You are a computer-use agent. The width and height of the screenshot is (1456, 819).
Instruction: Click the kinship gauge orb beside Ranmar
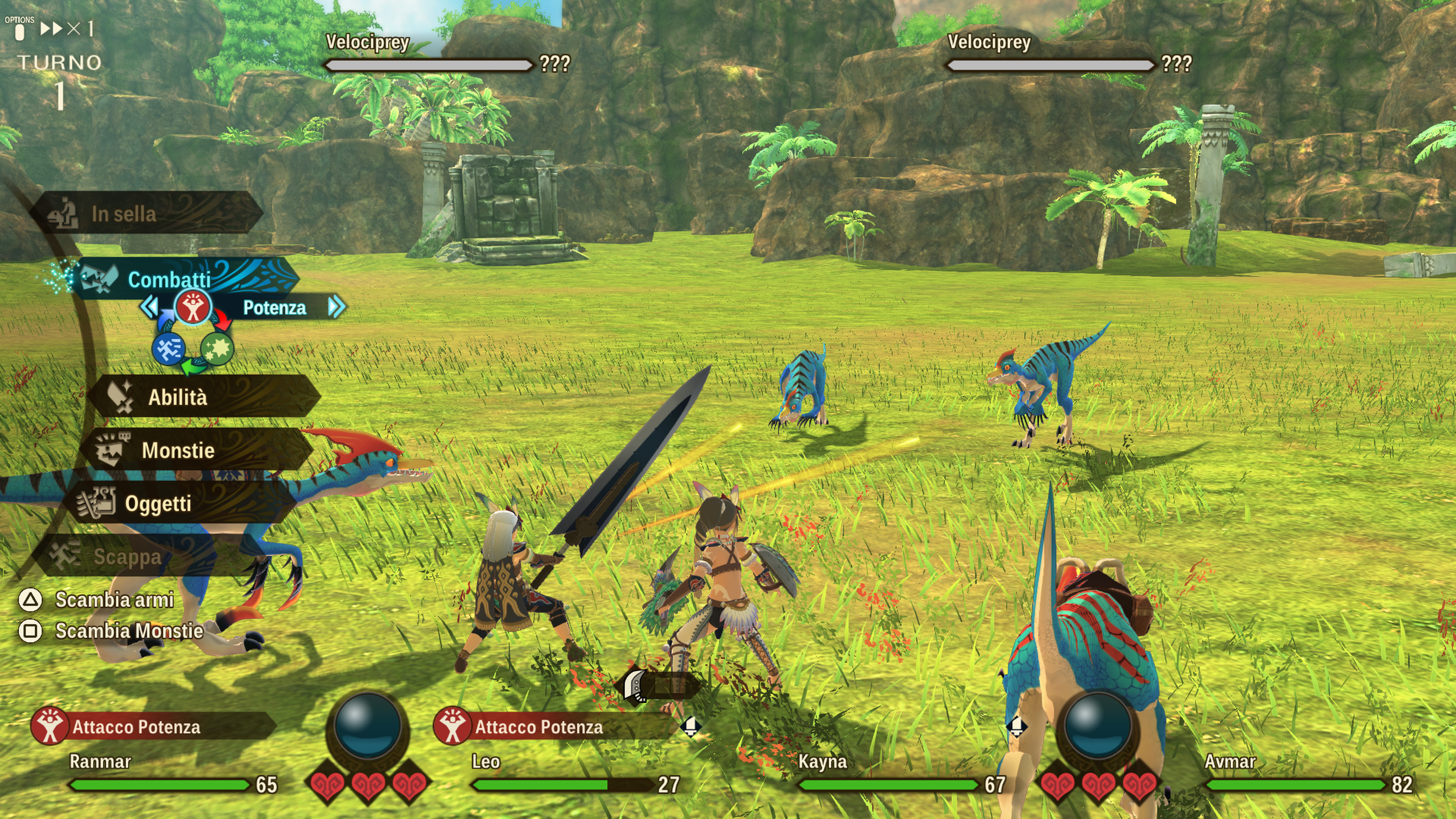[367, 726]
